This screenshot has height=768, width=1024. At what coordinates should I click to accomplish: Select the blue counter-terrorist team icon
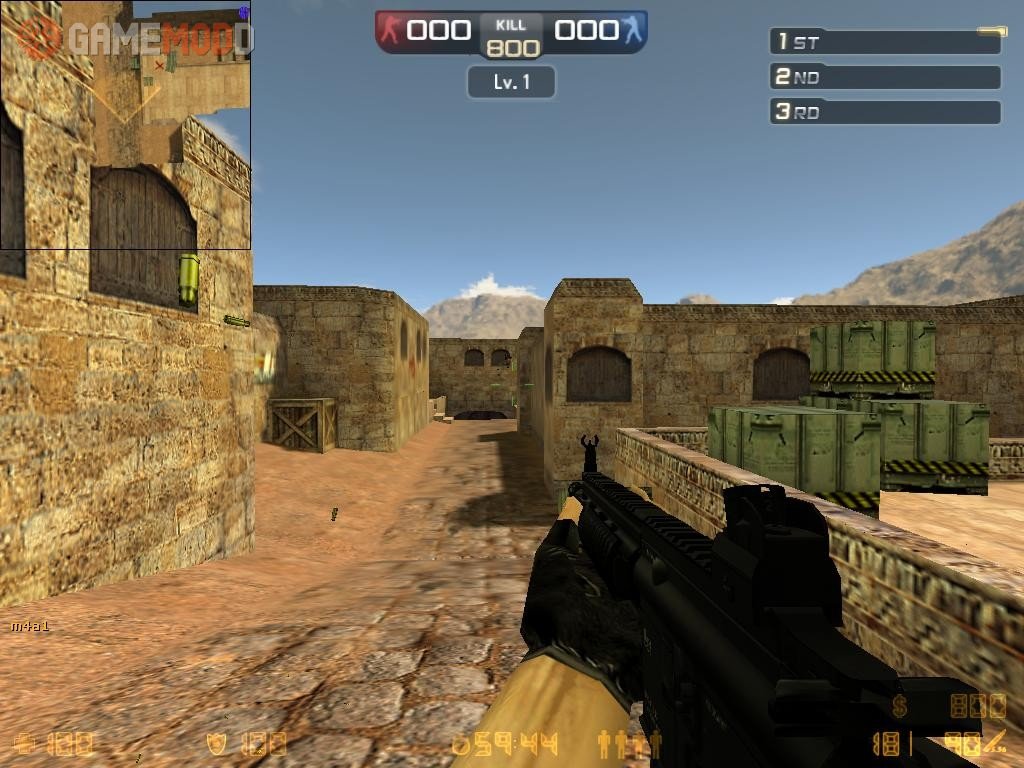point(633,30)
